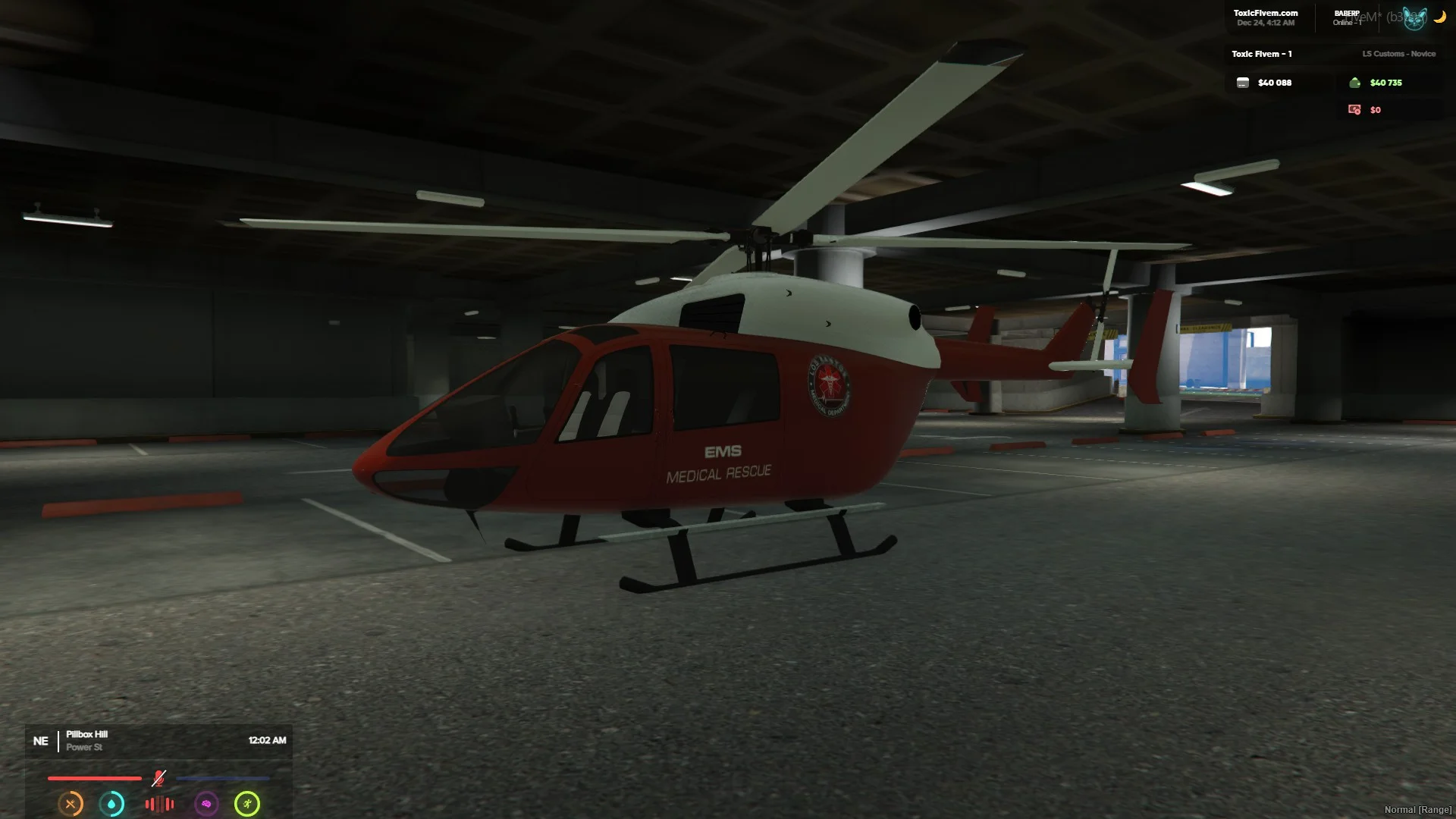Select the yellow crescent moon icon
The image size is (1456, 819).
click(1439, 17)
